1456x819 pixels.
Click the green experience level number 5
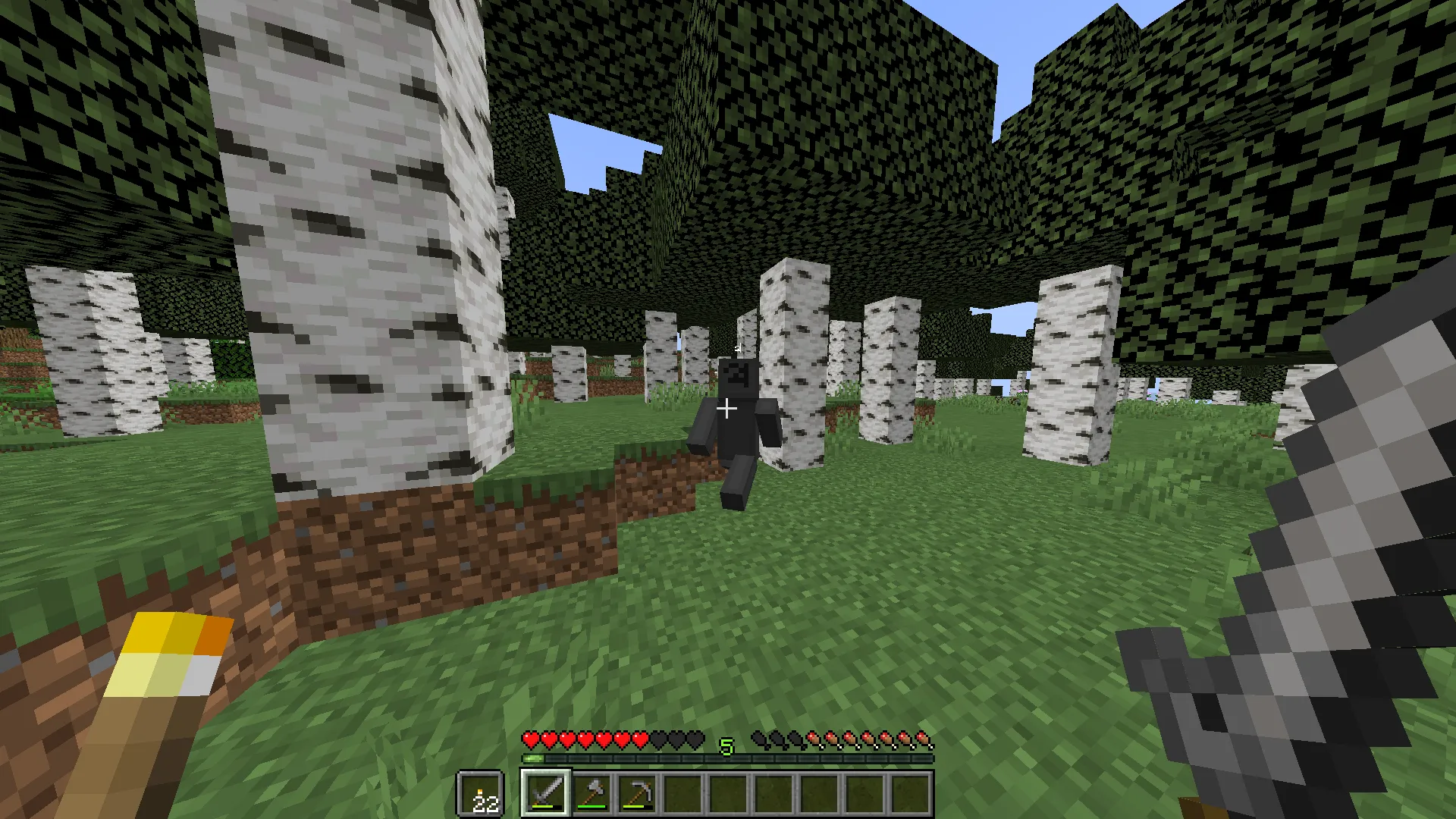(x=726, y=747)
